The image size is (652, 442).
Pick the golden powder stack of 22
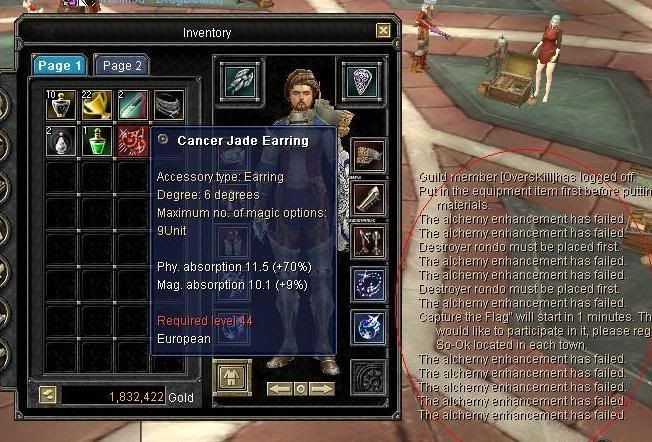[97, 105]
